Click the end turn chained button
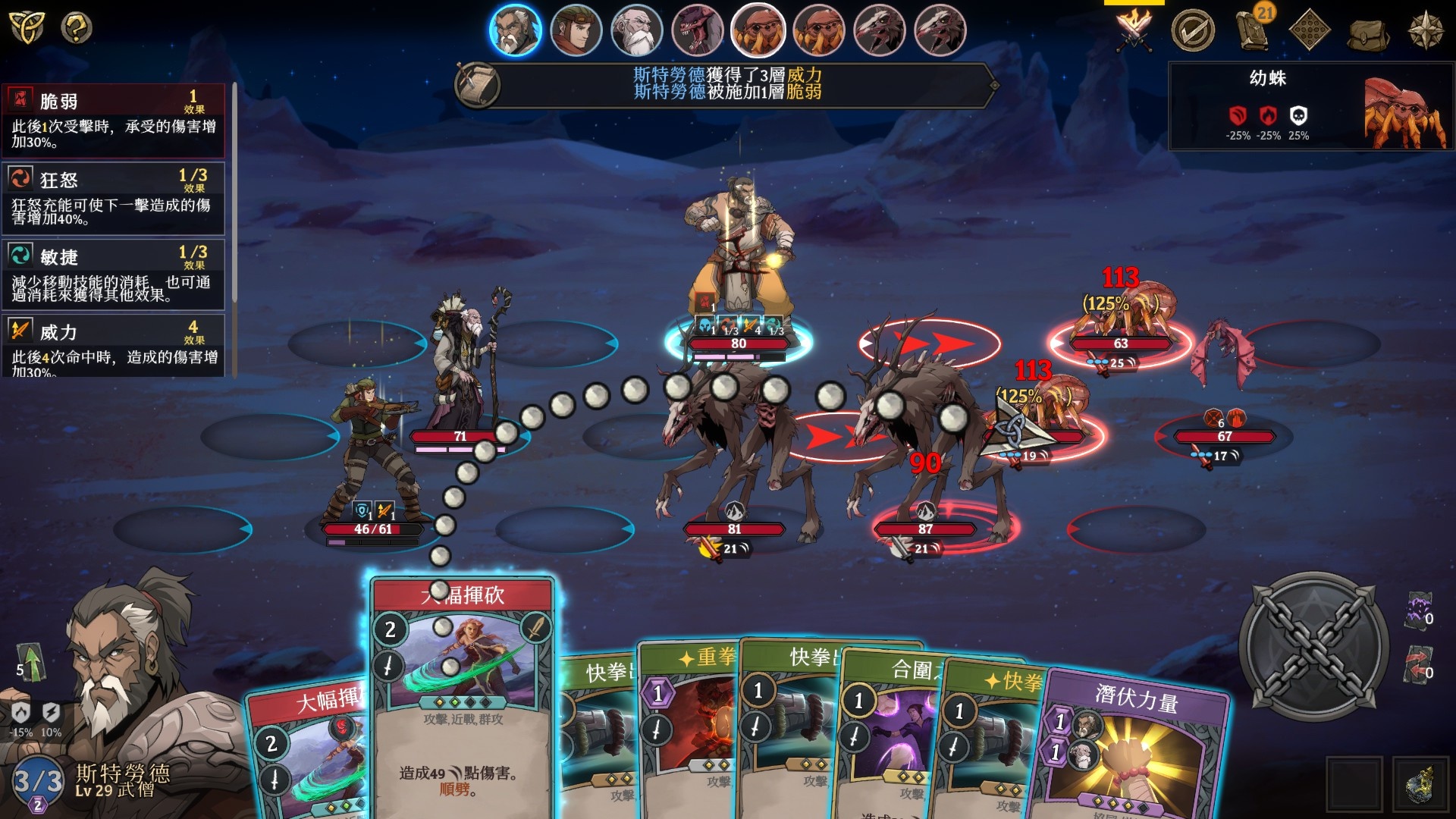The image size is (1456, 819). click(x=1313, y=646)
